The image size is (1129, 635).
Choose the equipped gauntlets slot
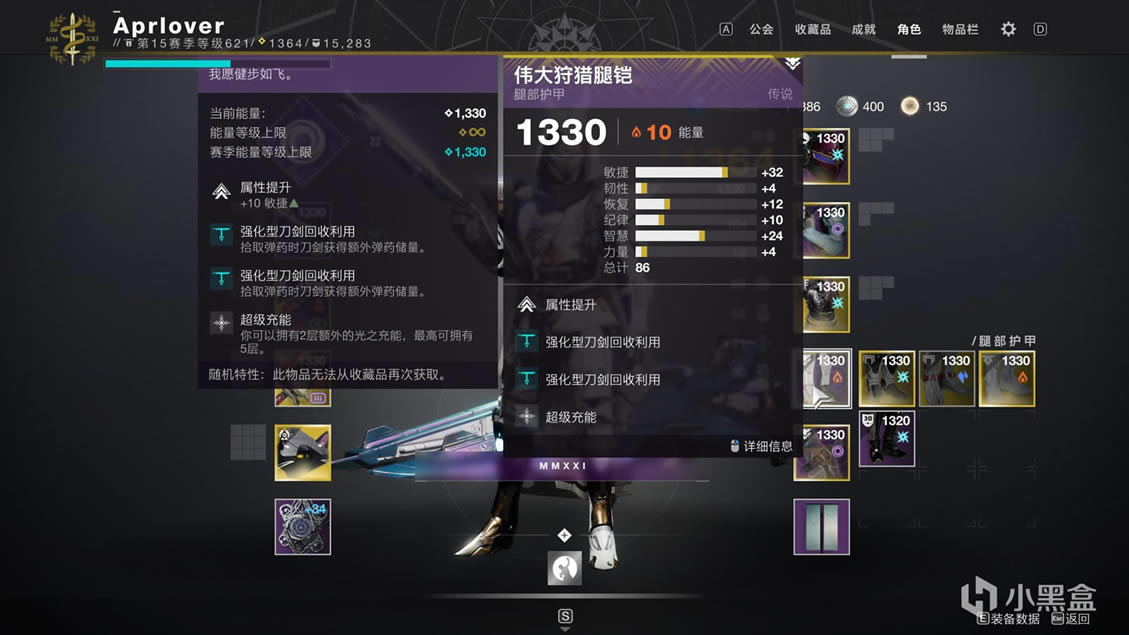point(824,231)
